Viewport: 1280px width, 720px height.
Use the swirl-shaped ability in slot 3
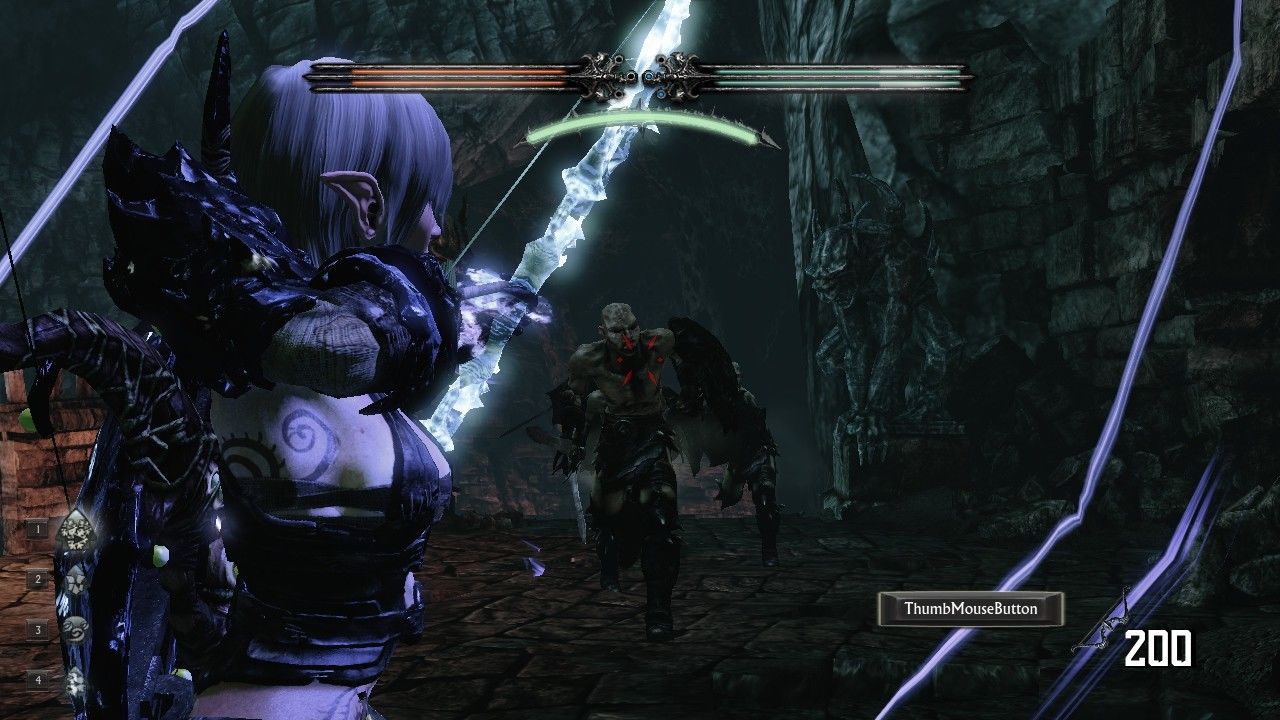click(75, 630)
